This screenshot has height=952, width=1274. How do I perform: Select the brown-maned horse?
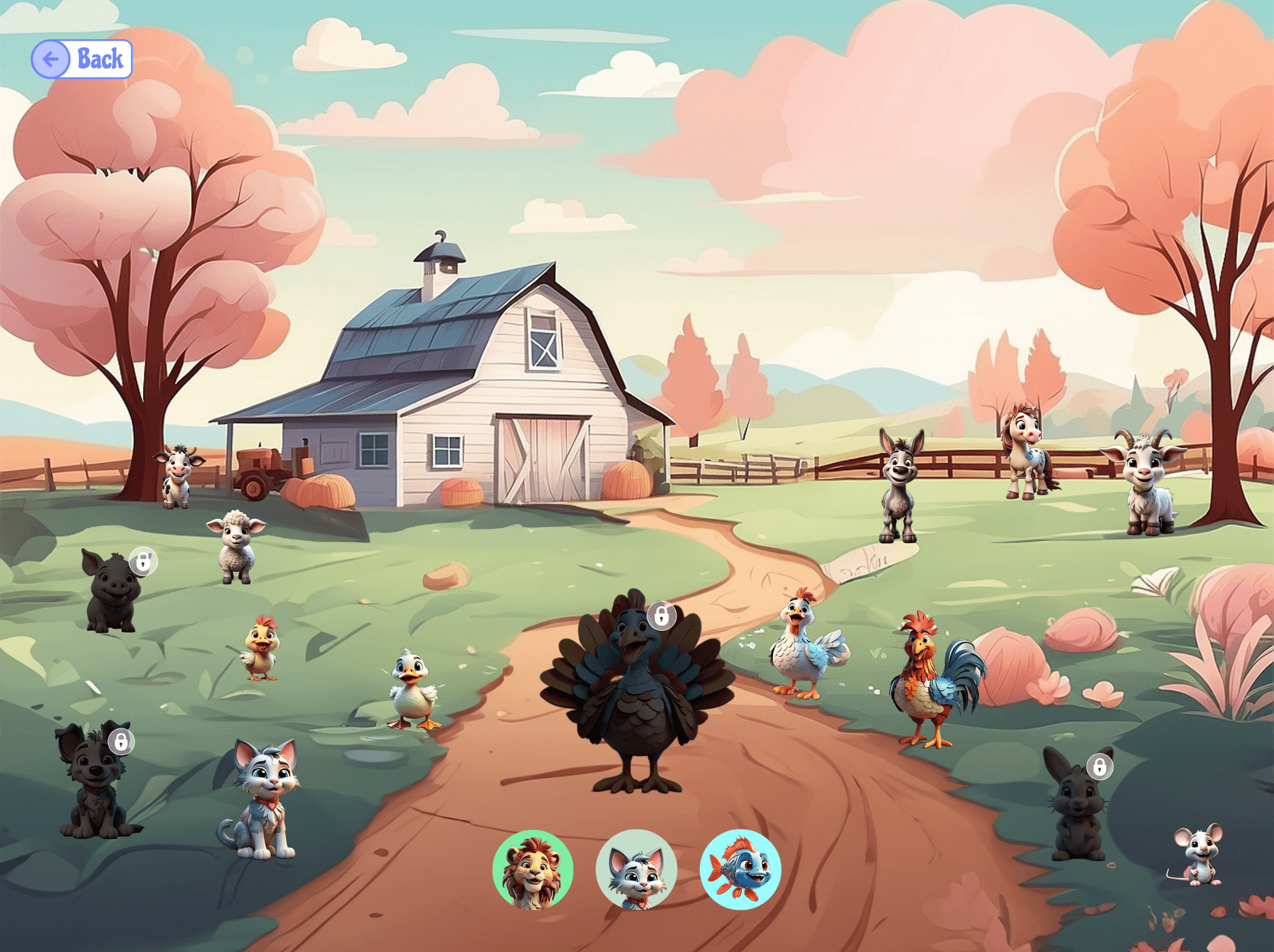(x=1025, y=451)
